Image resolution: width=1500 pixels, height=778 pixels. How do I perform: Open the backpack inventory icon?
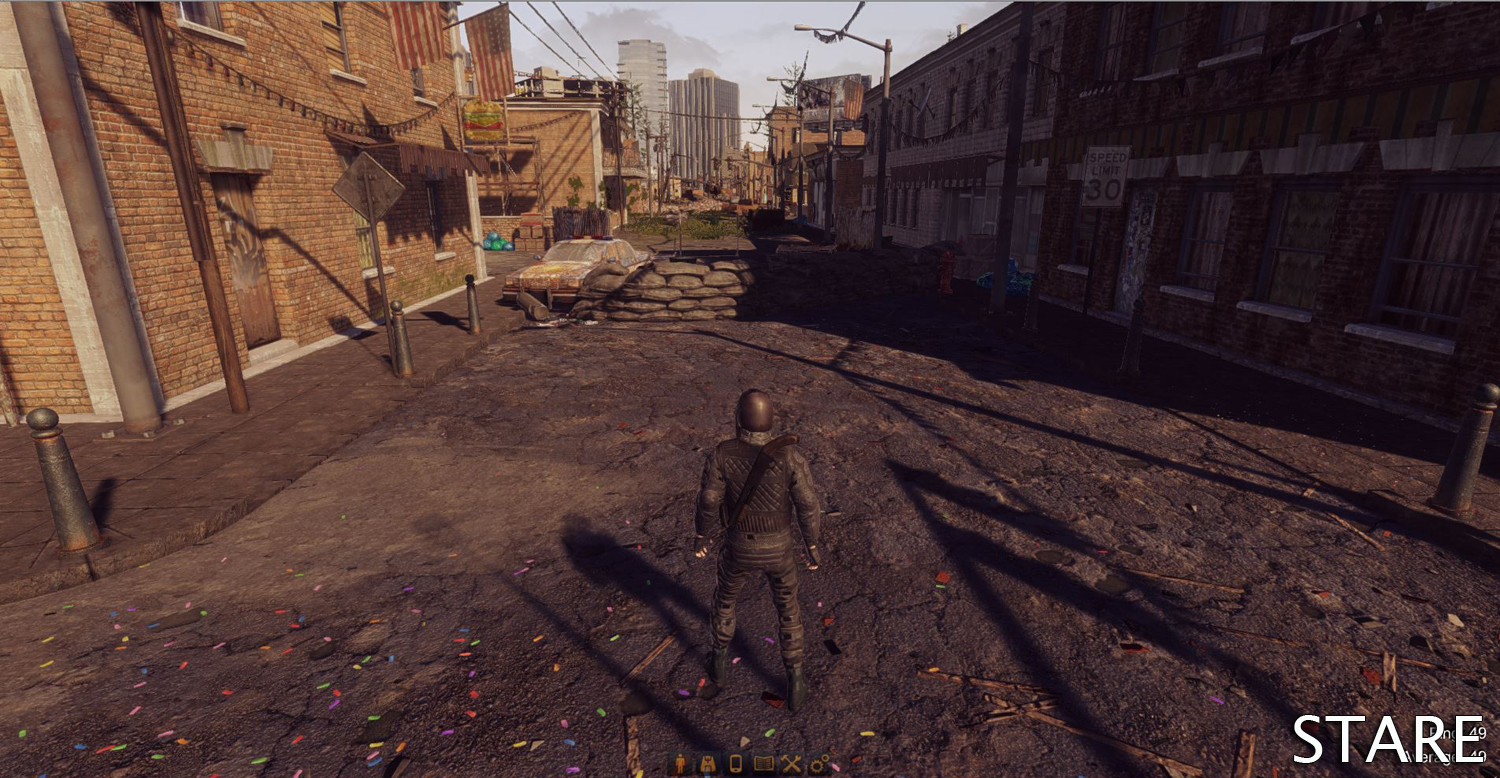click(708, 764)
